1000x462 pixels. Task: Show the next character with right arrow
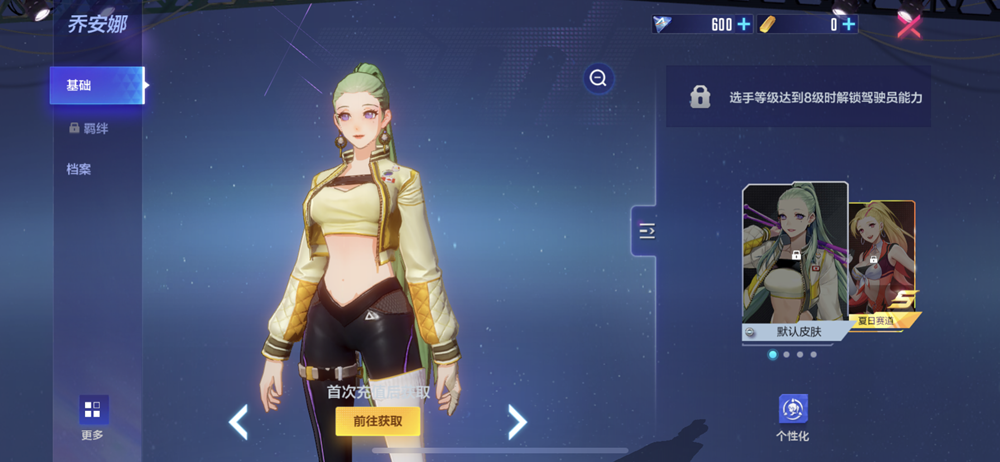tap(517, 422)
